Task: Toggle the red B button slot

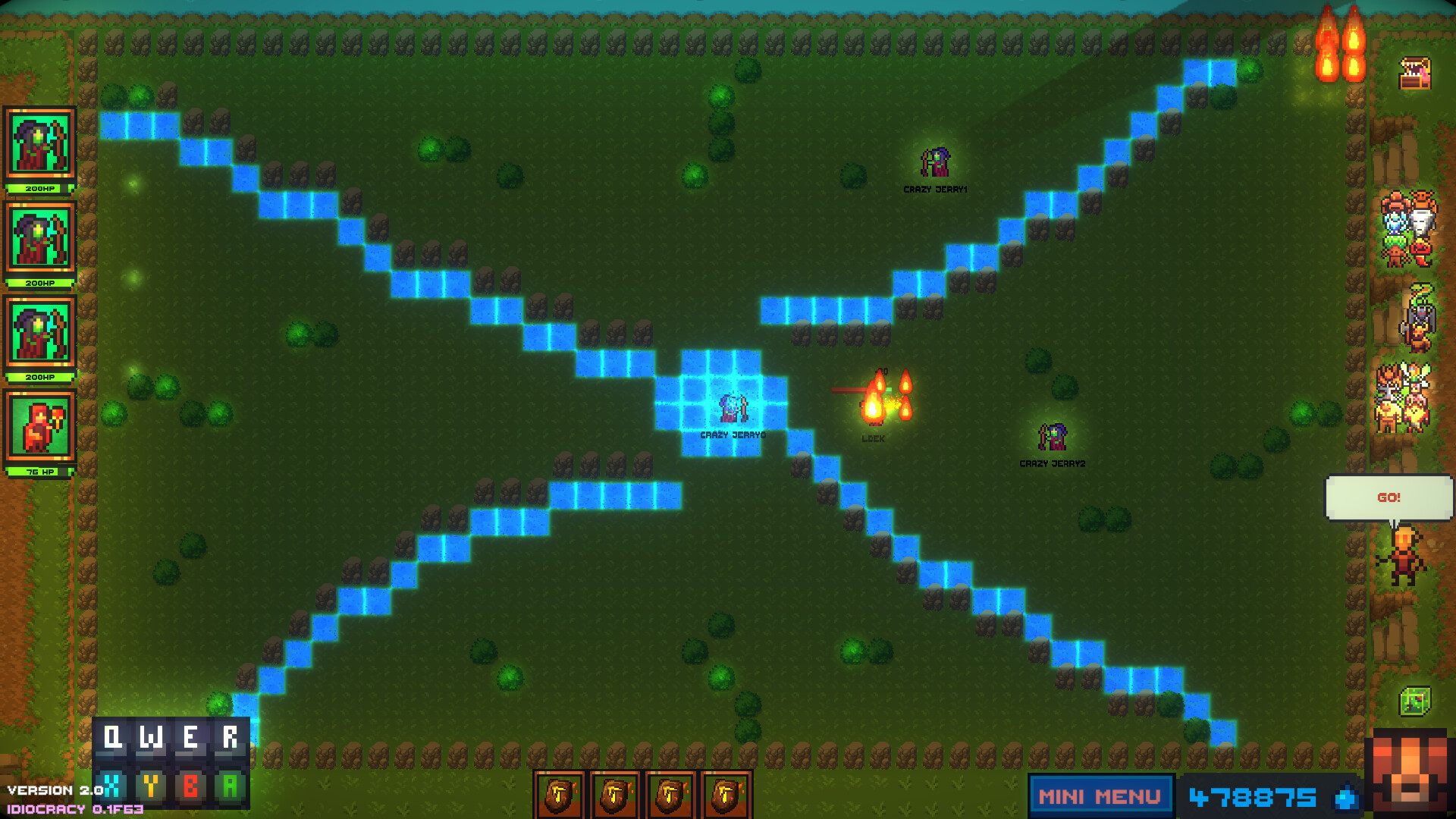Action: pyautogui.click(x=190, y=786)
